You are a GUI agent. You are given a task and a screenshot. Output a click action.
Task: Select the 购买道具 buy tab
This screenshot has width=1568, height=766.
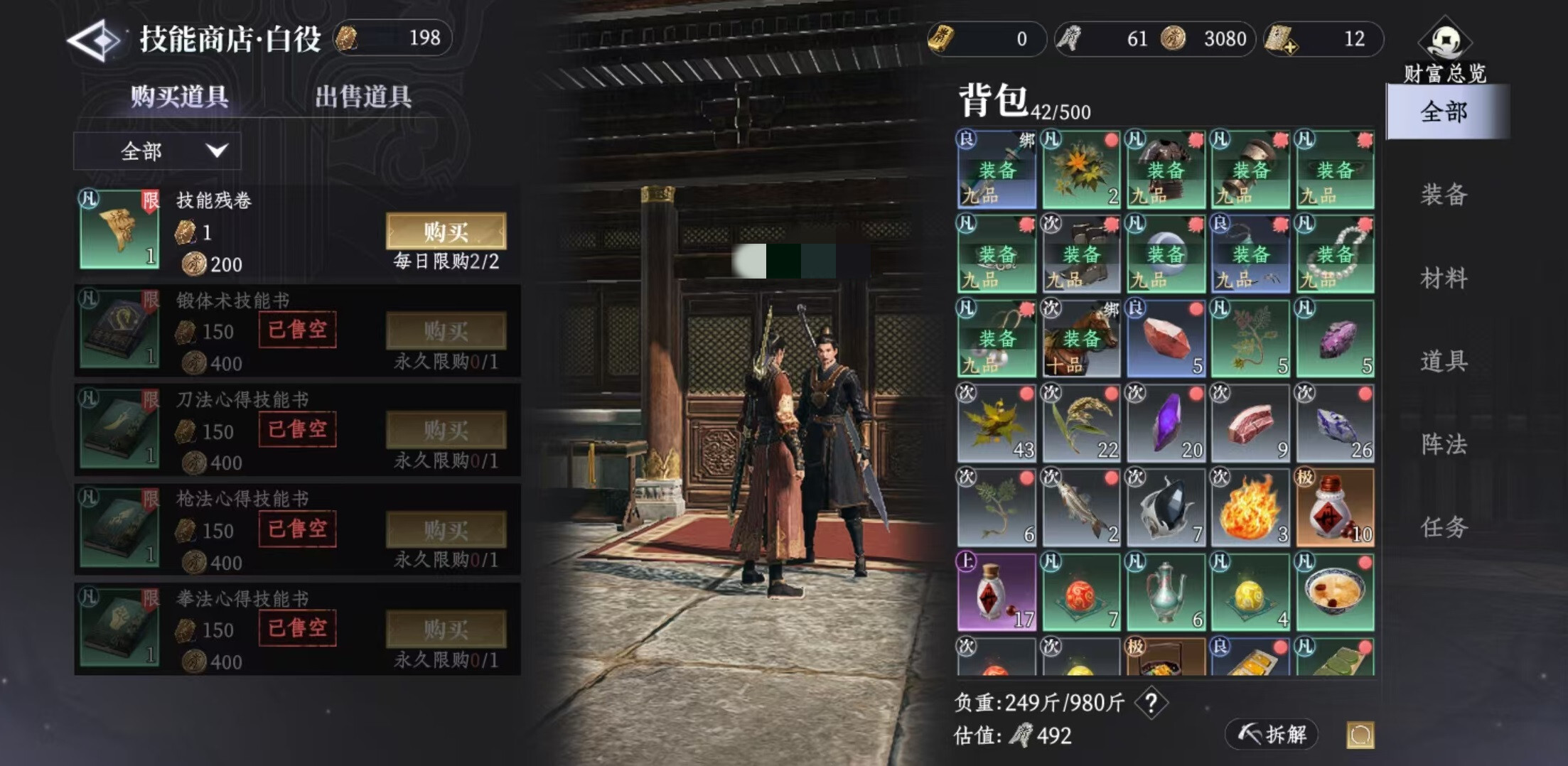179,97
